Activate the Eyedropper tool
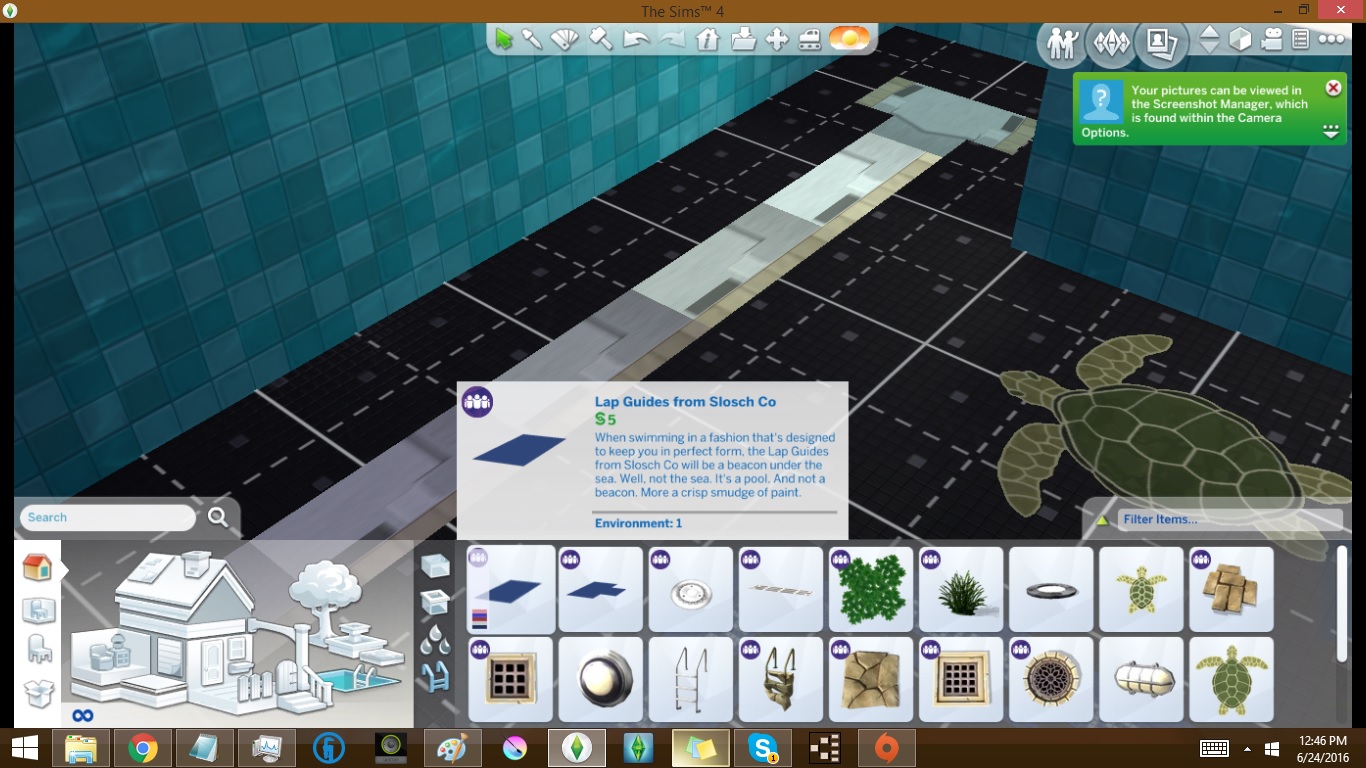Image resolution: width=1366 pixels, height=768 pixels. (x=534, y=38)
